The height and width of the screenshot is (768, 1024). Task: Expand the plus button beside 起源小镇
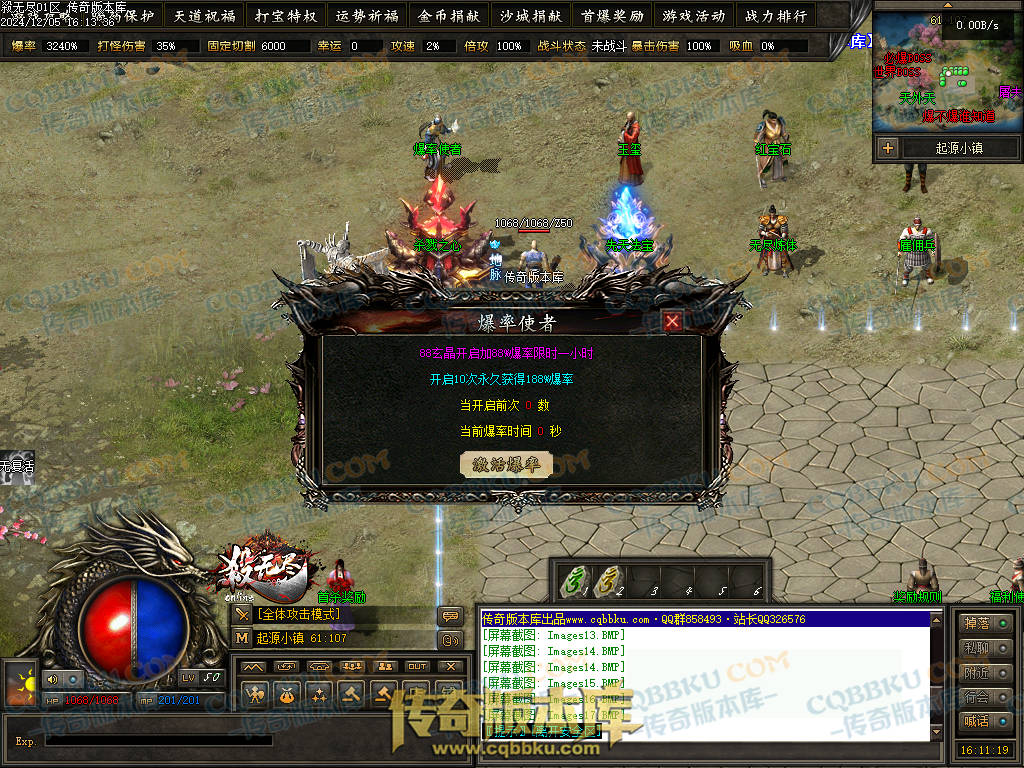click(888, 148)
